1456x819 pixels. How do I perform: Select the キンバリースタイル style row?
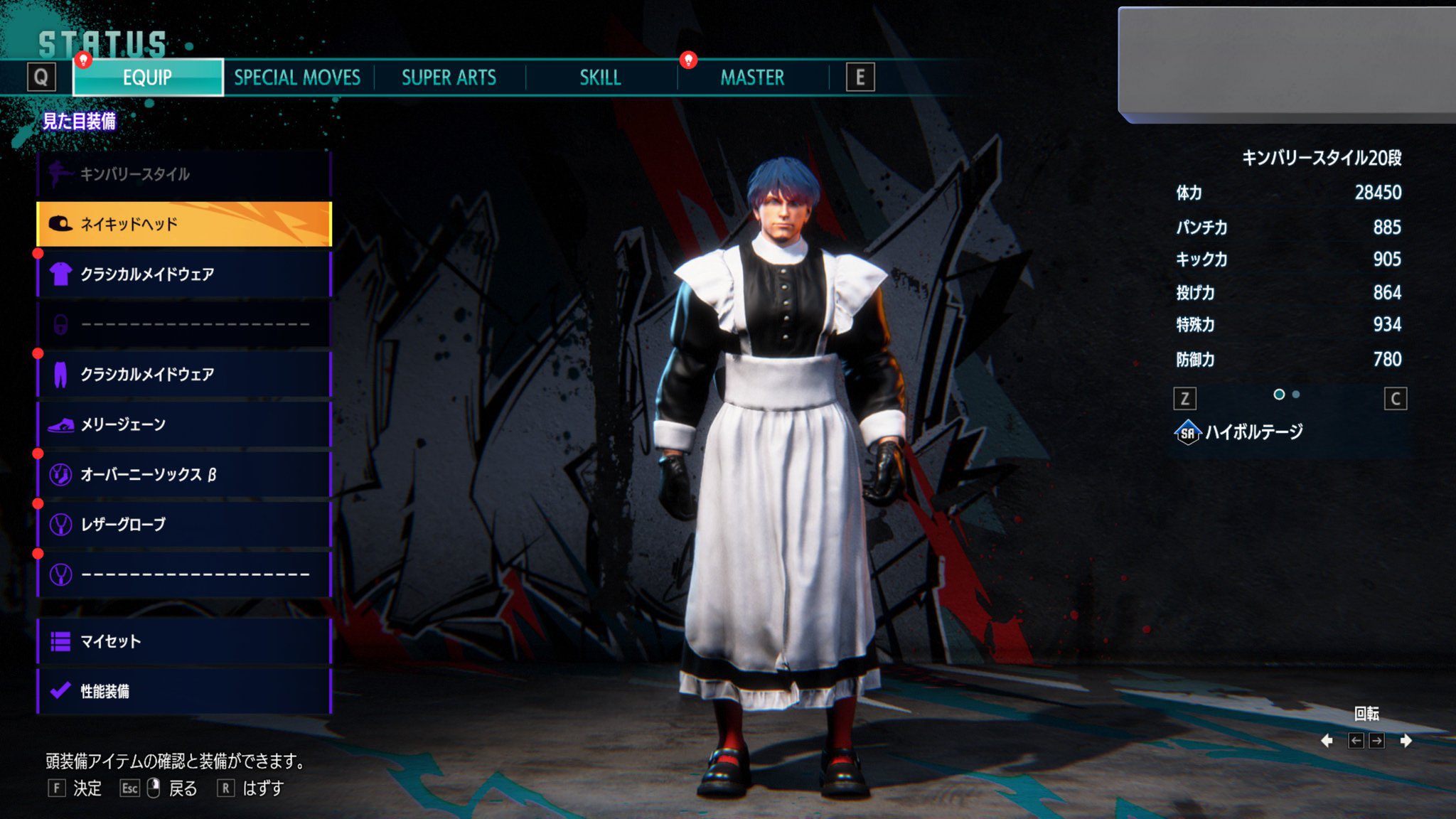click(183, 174)
